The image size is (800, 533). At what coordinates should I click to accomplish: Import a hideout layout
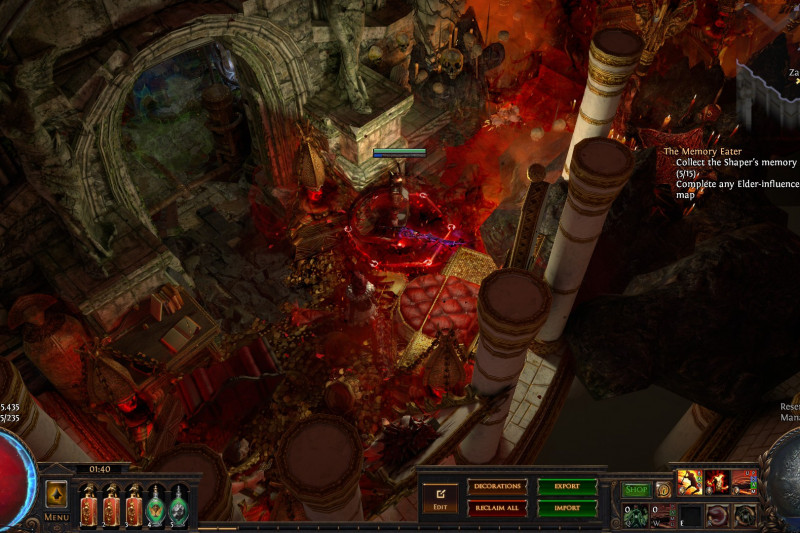pos(567,508)
